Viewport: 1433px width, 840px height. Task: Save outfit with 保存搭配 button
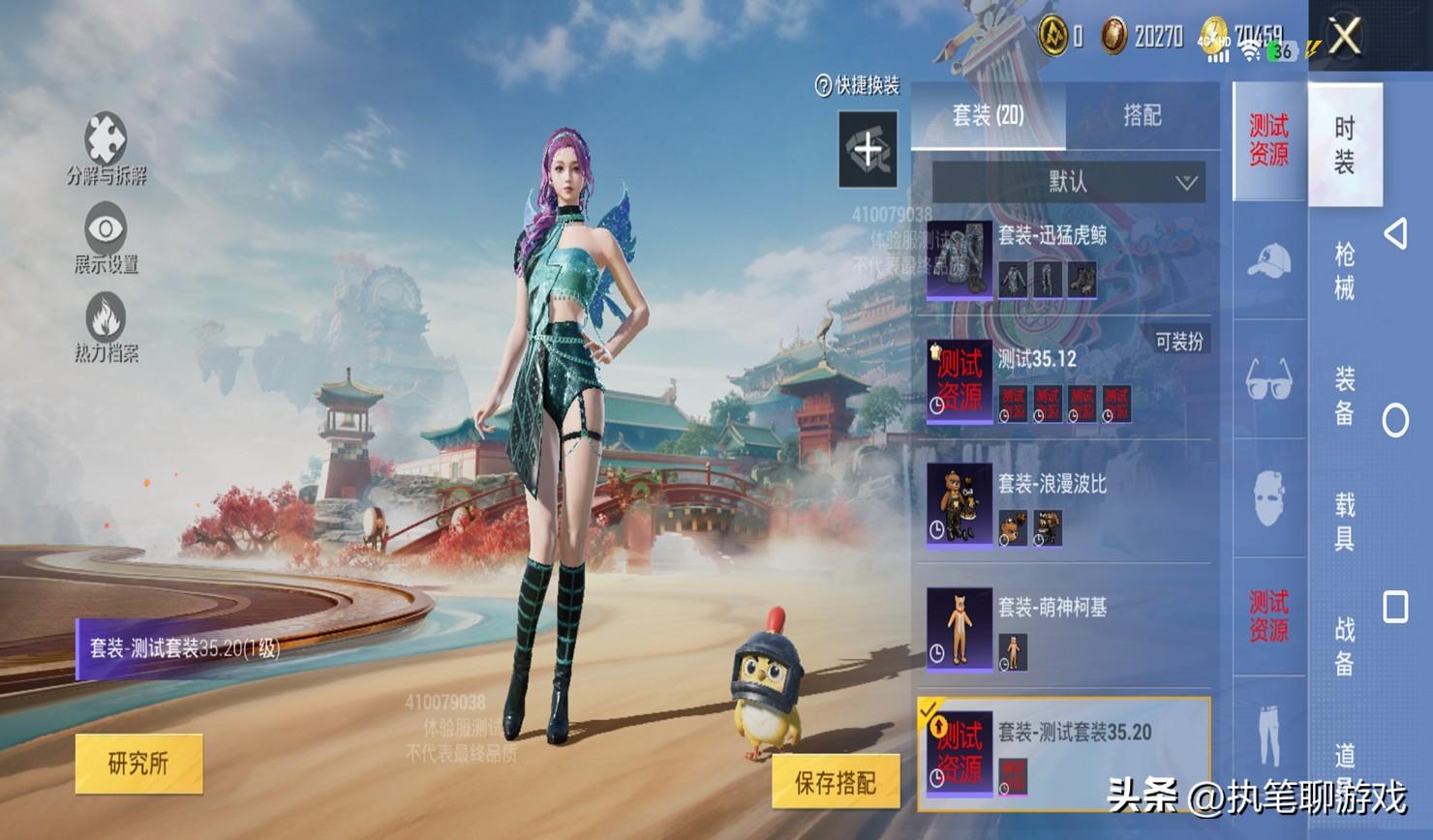tap(835, 782)
